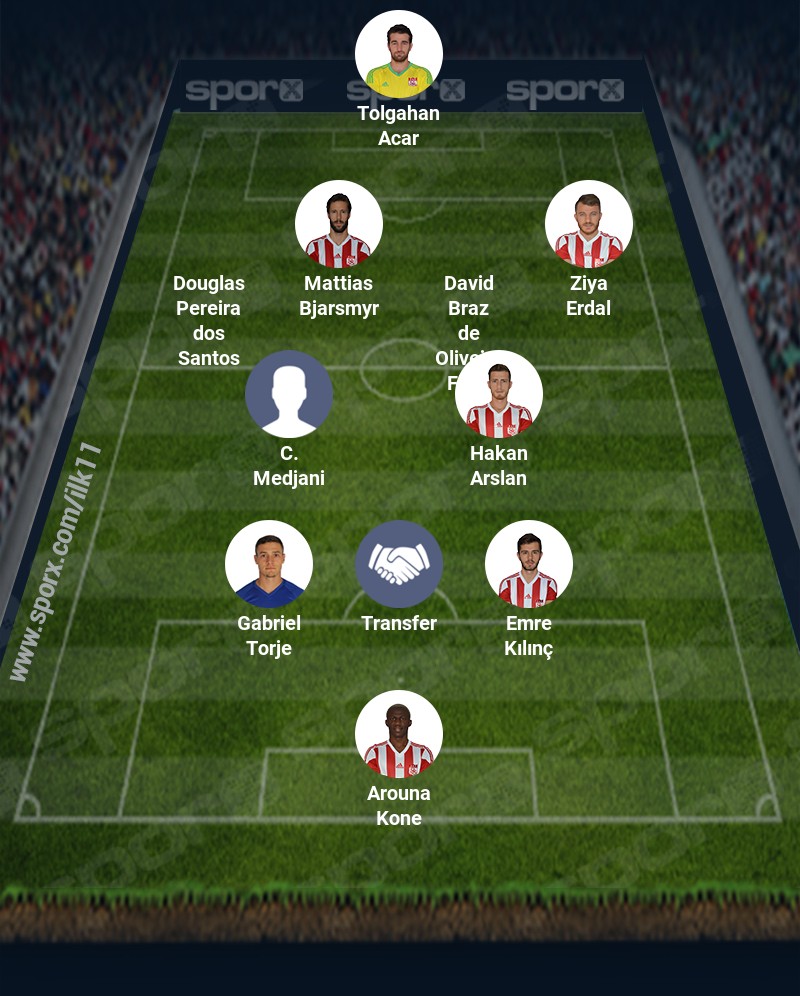The image size is (800, 996).
Task: Choose striker Arouna Kone's portrait
Action: 399,734
